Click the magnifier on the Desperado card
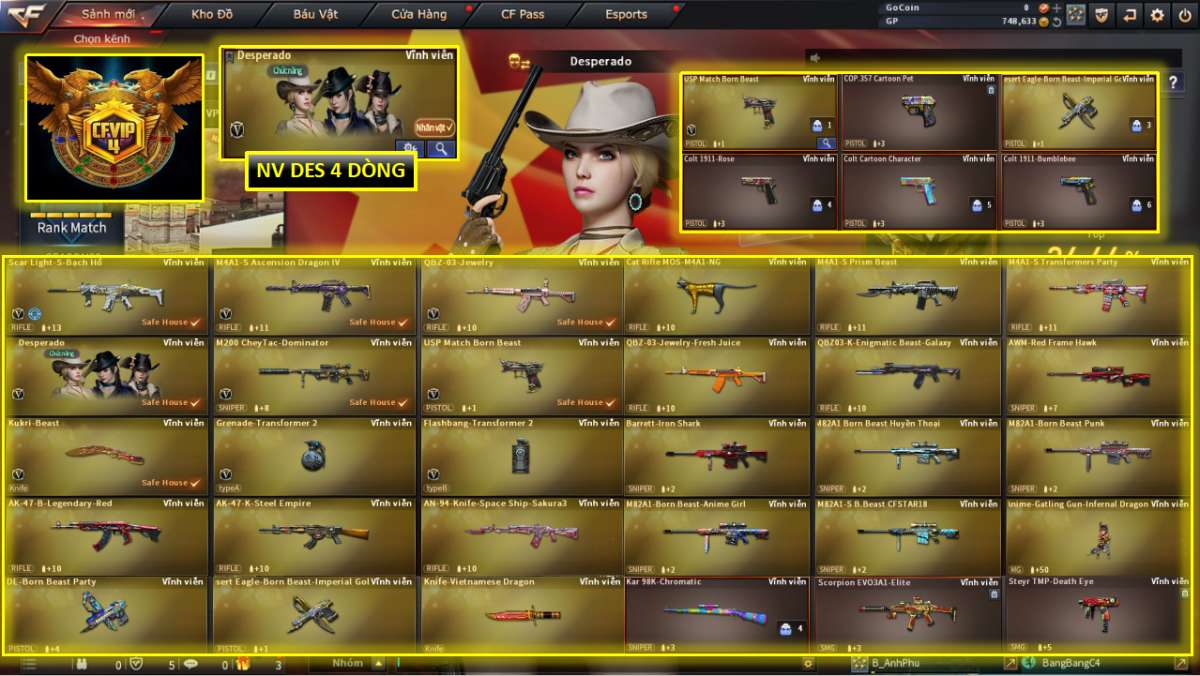Viewport: 1200px width, 676px height. [441, 148]
